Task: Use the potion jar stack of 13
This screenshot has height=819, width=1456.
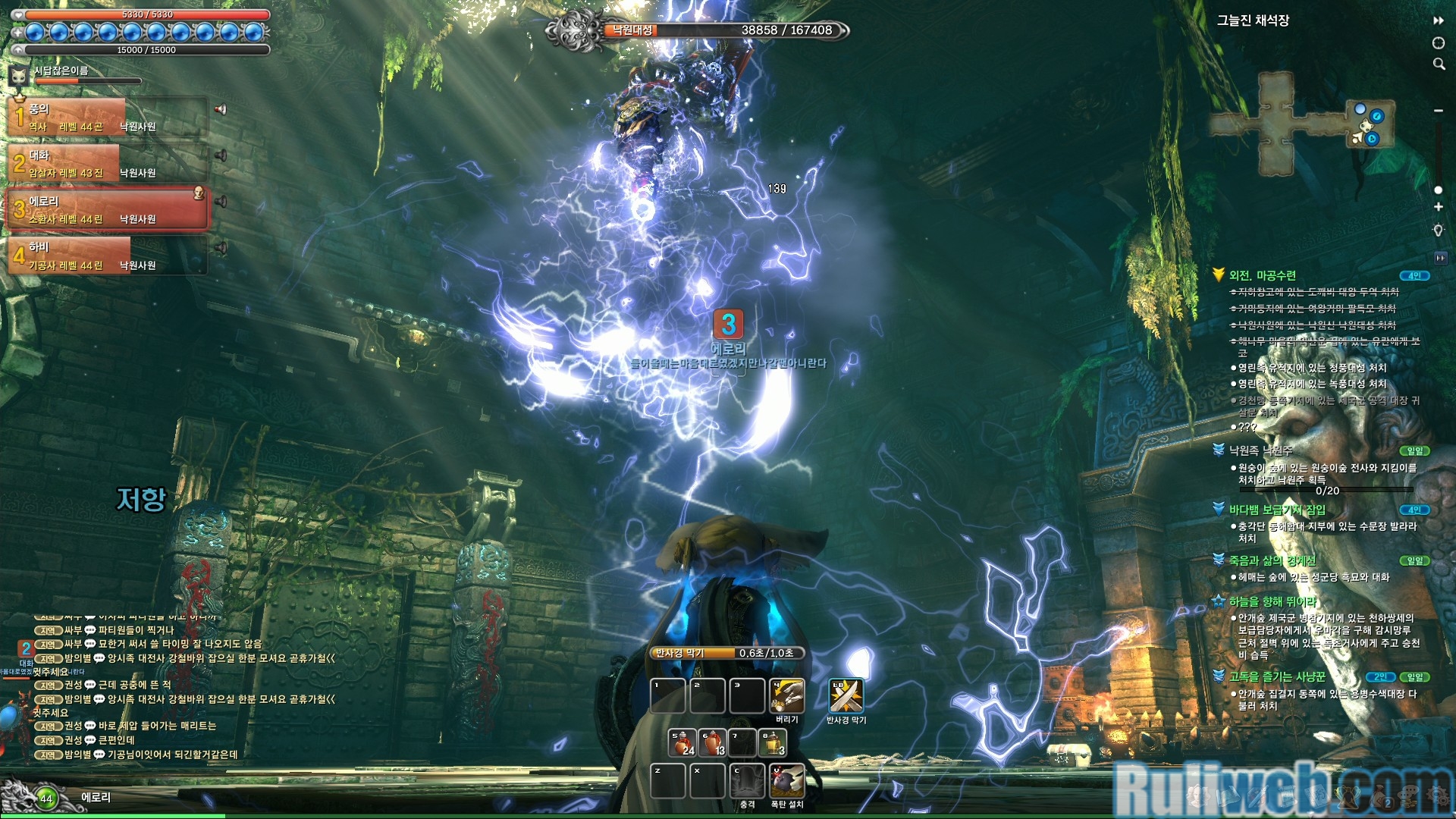Action: (713, 743)
